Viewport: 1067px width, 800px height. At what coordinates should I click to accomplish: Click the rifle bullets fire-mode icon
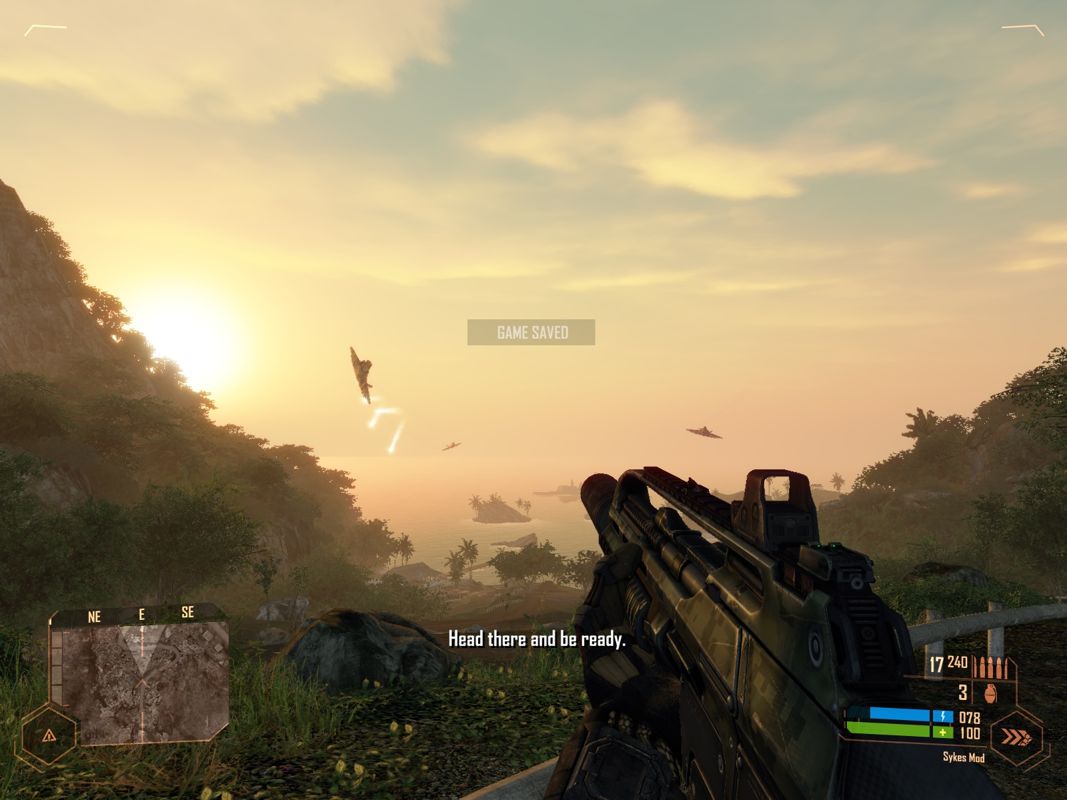coord(991,666)
